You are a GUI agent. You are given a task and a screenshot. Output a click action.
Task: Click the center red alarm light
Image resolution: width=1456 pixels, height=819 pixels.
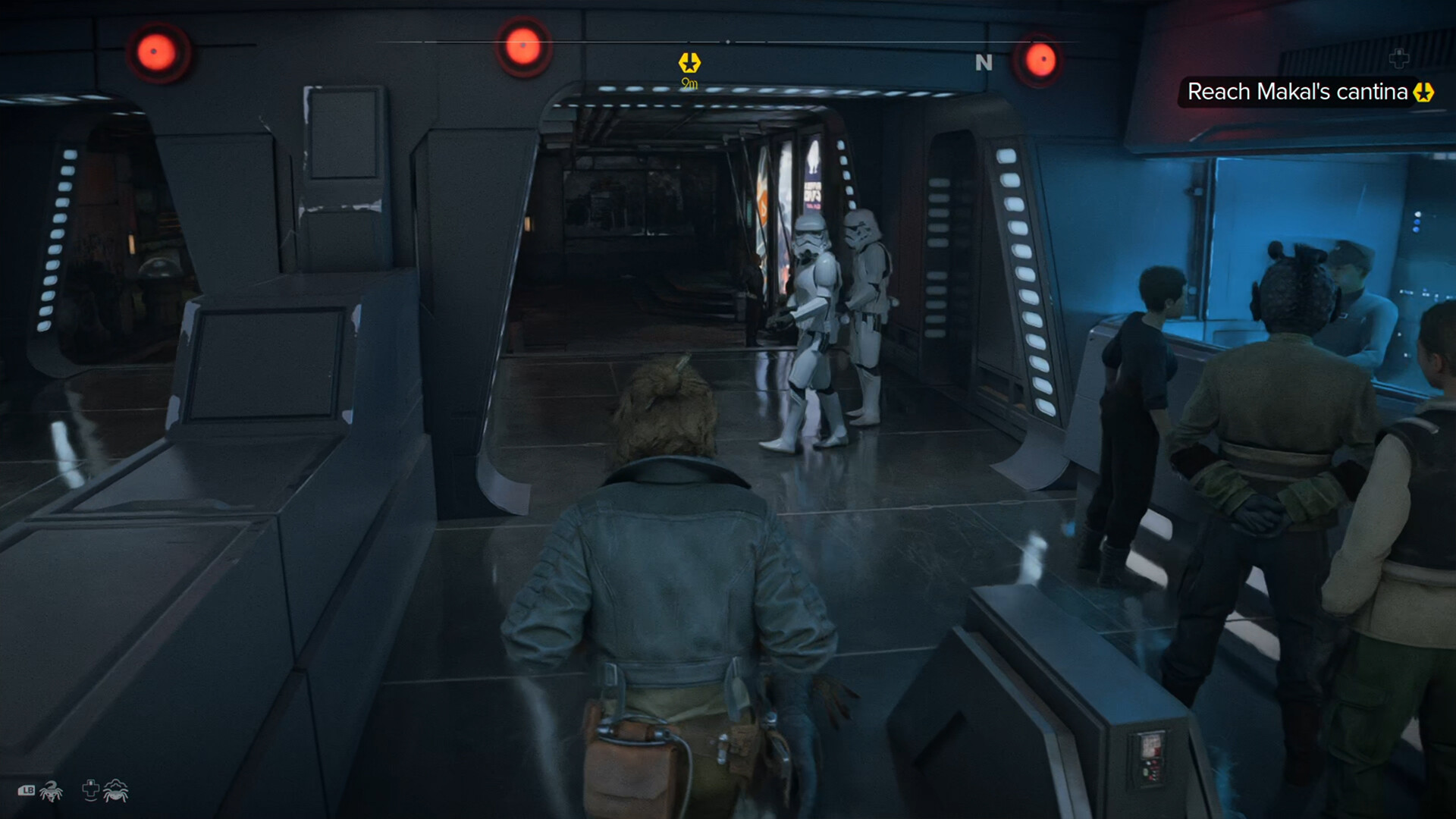tap(522, 43)
